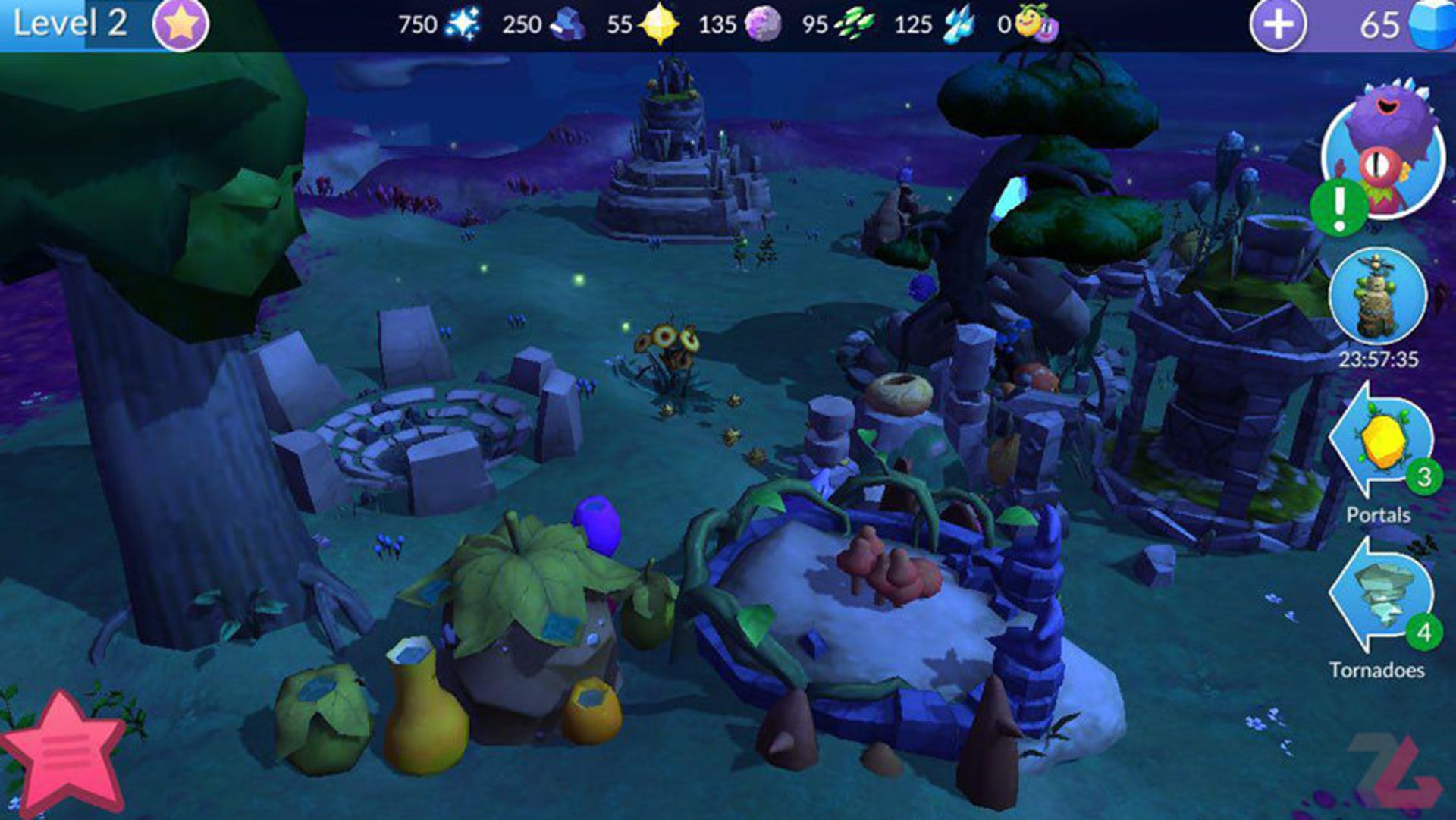This screenshot has height=820, width=1456.
Task: Select the tower icon with countdown timer
Action: click(x=1377, y=296)
